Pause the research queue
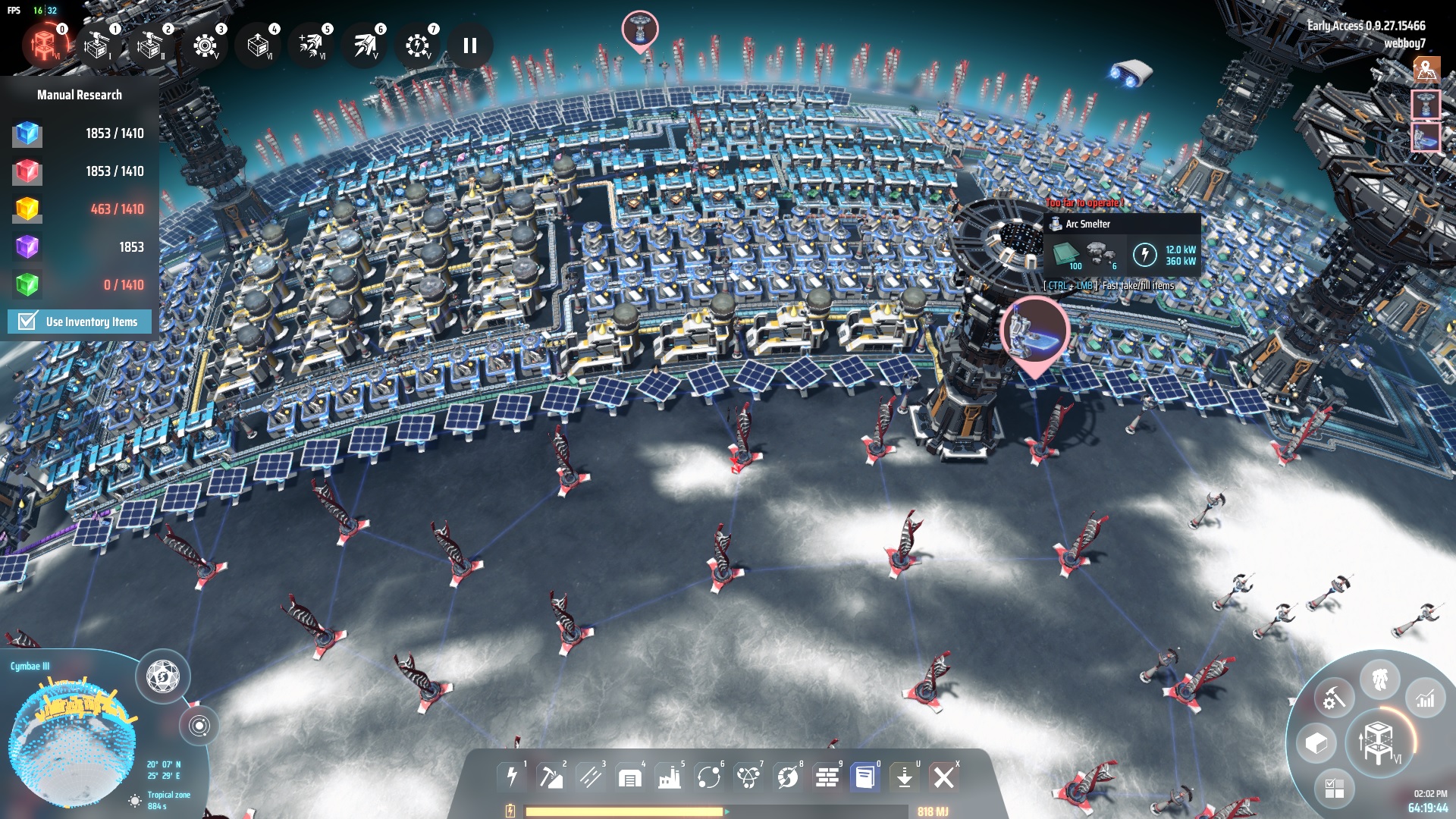Image resolution: width=1456 pixels, height=819 pixels. click(x=470, y=46)
